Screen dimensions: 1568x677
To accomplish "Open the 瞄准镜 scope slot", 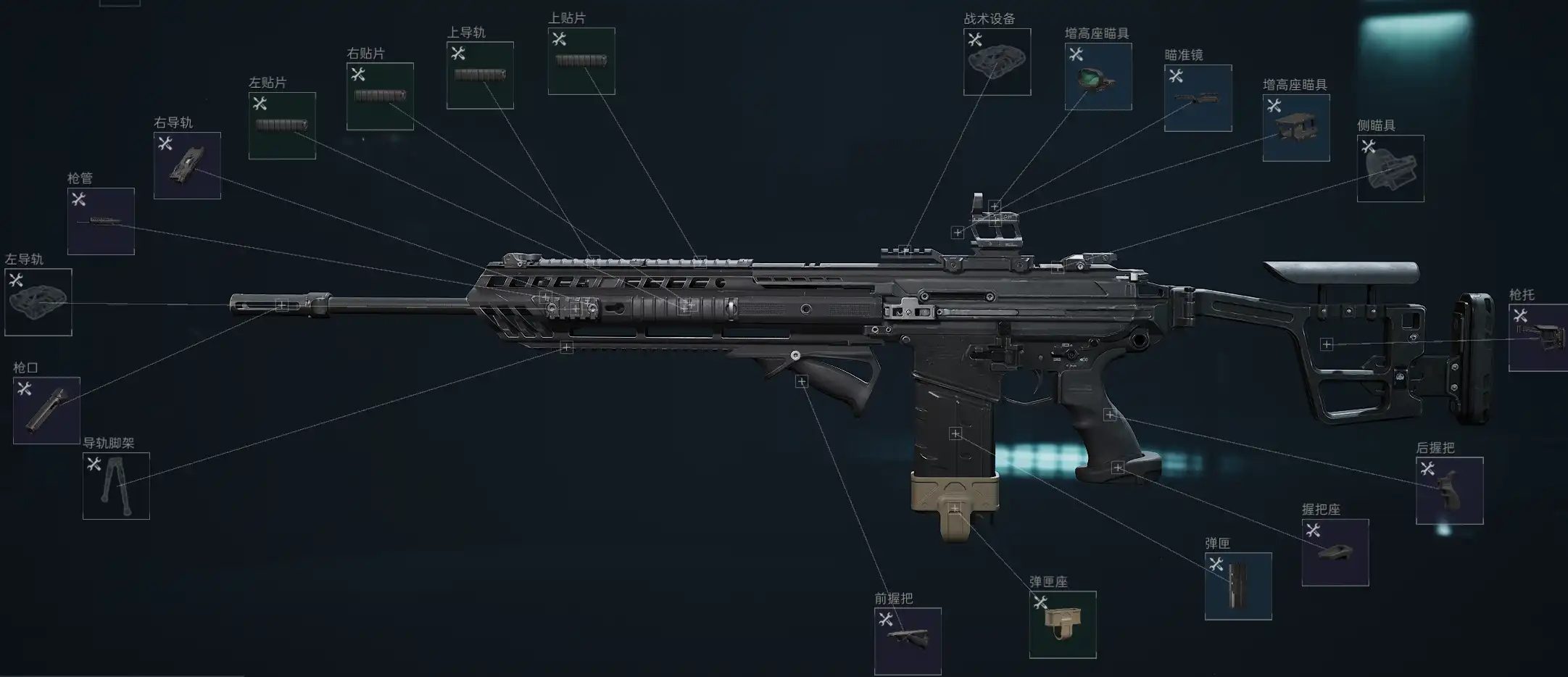I will [x=1198, y=98].
